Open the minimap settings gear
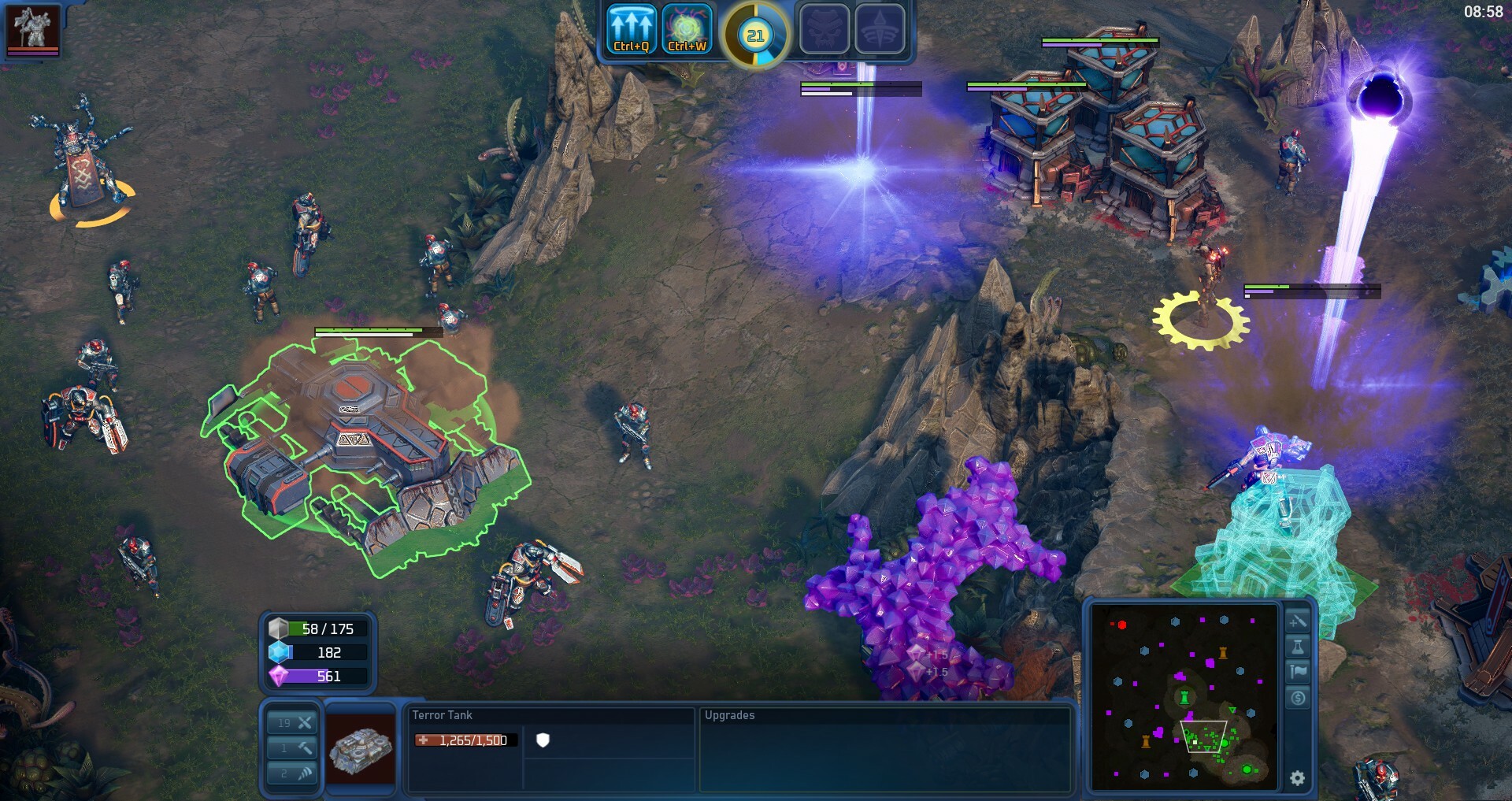Viewport: 1512px width, 801px height. click(1296, 778)
